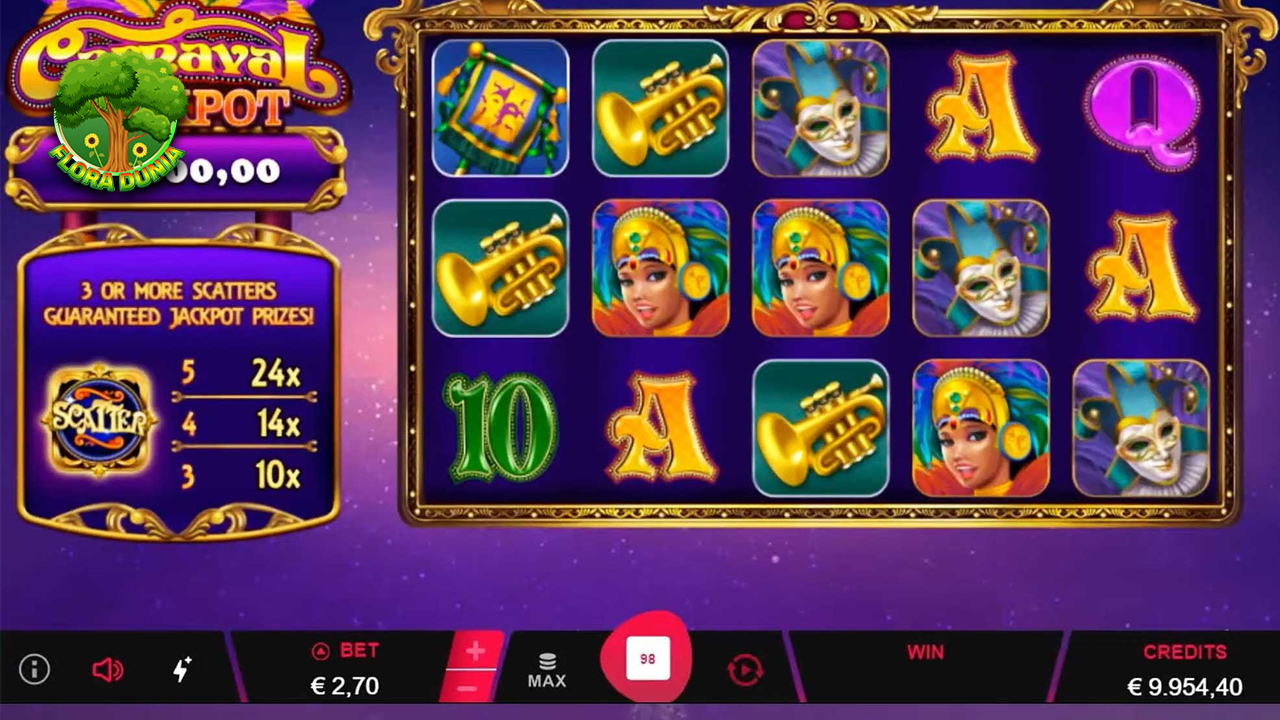
Task: Open the game information panel
Action: pyautogui.click(x=33, y=670)
